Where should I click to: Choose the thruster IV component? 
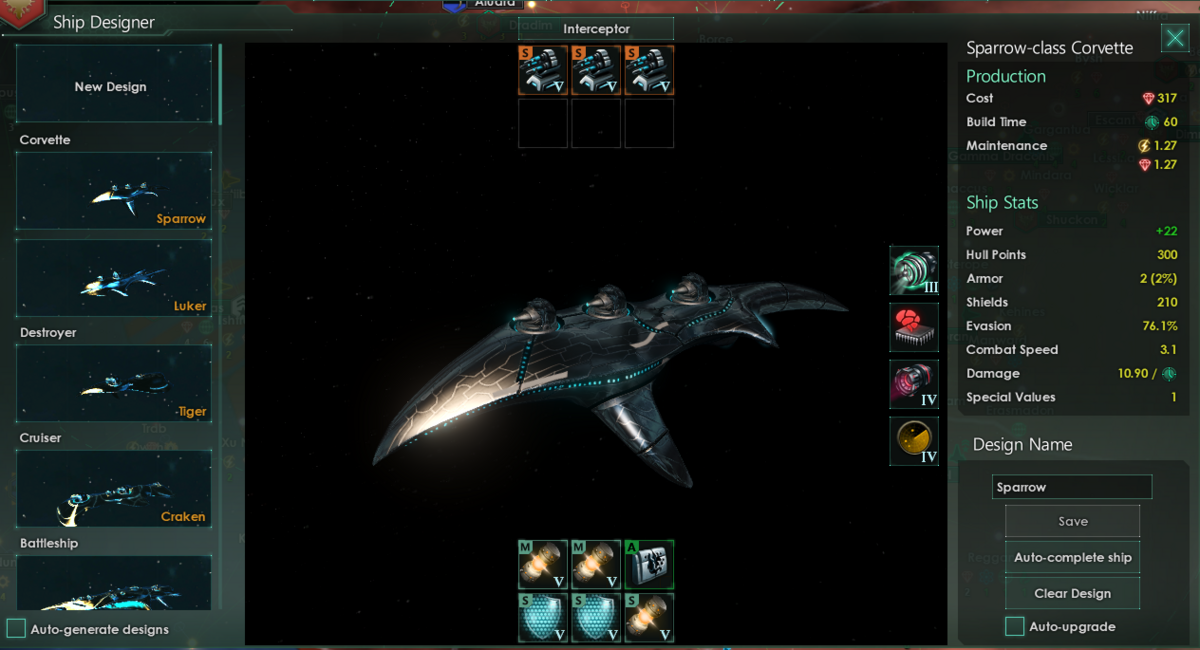(x=914, y=385)
